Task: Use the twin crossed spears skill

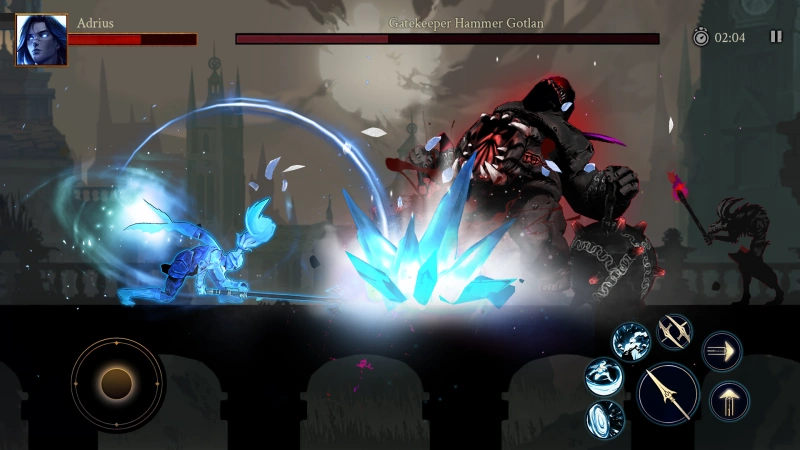Action: pyautogui.click(x=675, y=332)
